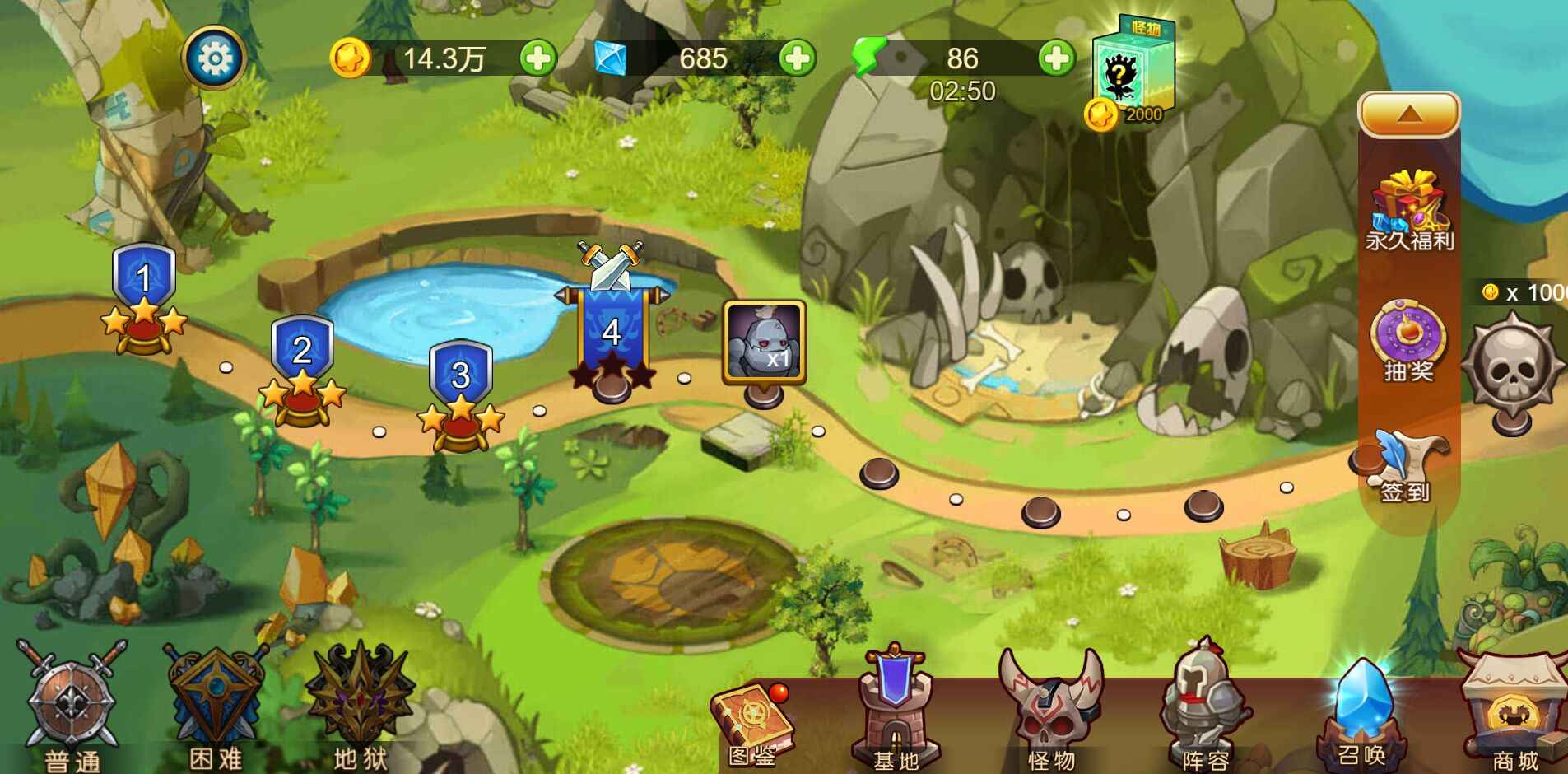Collapse the side panel with arrow button
This screenshot has height=774, width=1568.
[1408, 114]
